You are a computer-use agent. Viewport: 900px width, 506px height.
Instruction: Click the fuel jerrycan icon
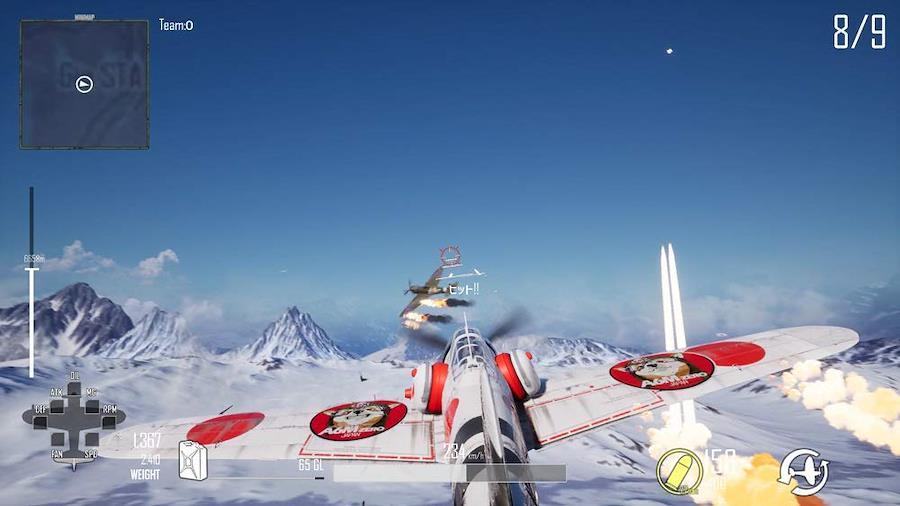pyautogui.click(x=192, y=461)
